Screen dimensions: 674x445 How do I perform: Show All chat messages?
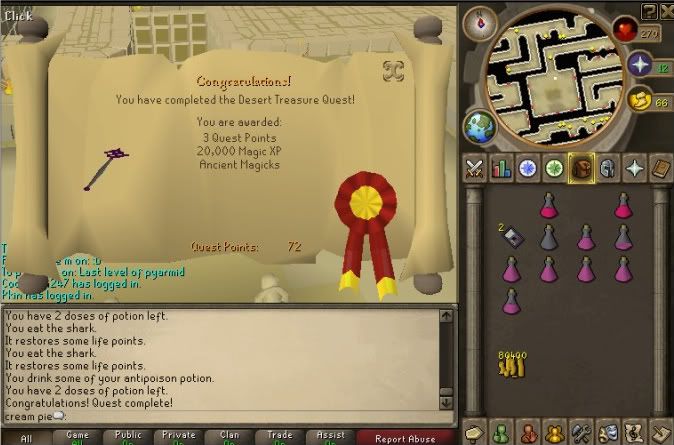tap(26, 437)
